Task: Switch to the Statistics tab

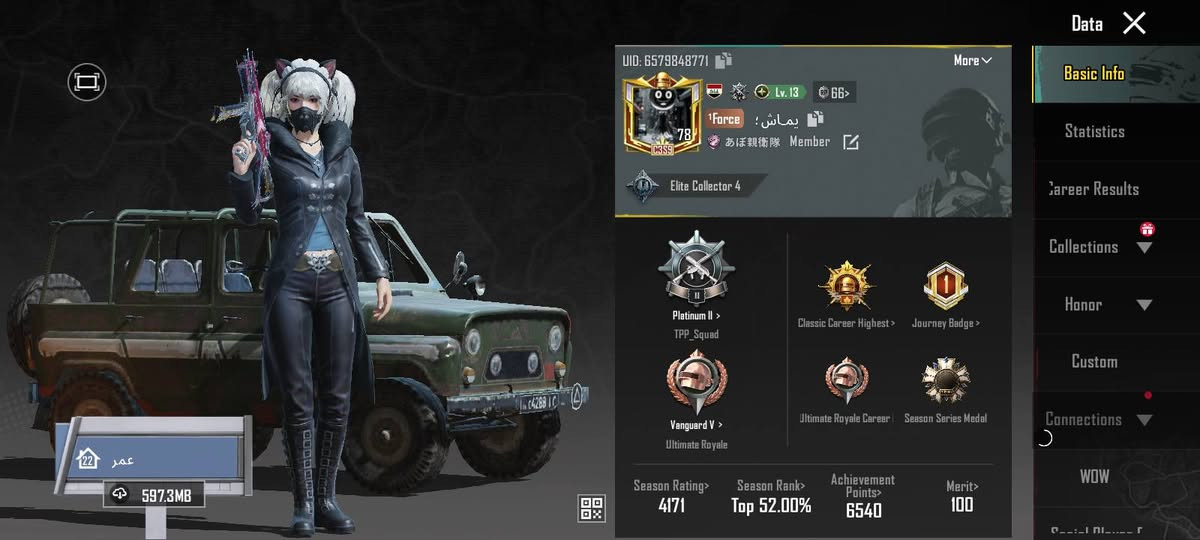Action: tap(1094, 131)
